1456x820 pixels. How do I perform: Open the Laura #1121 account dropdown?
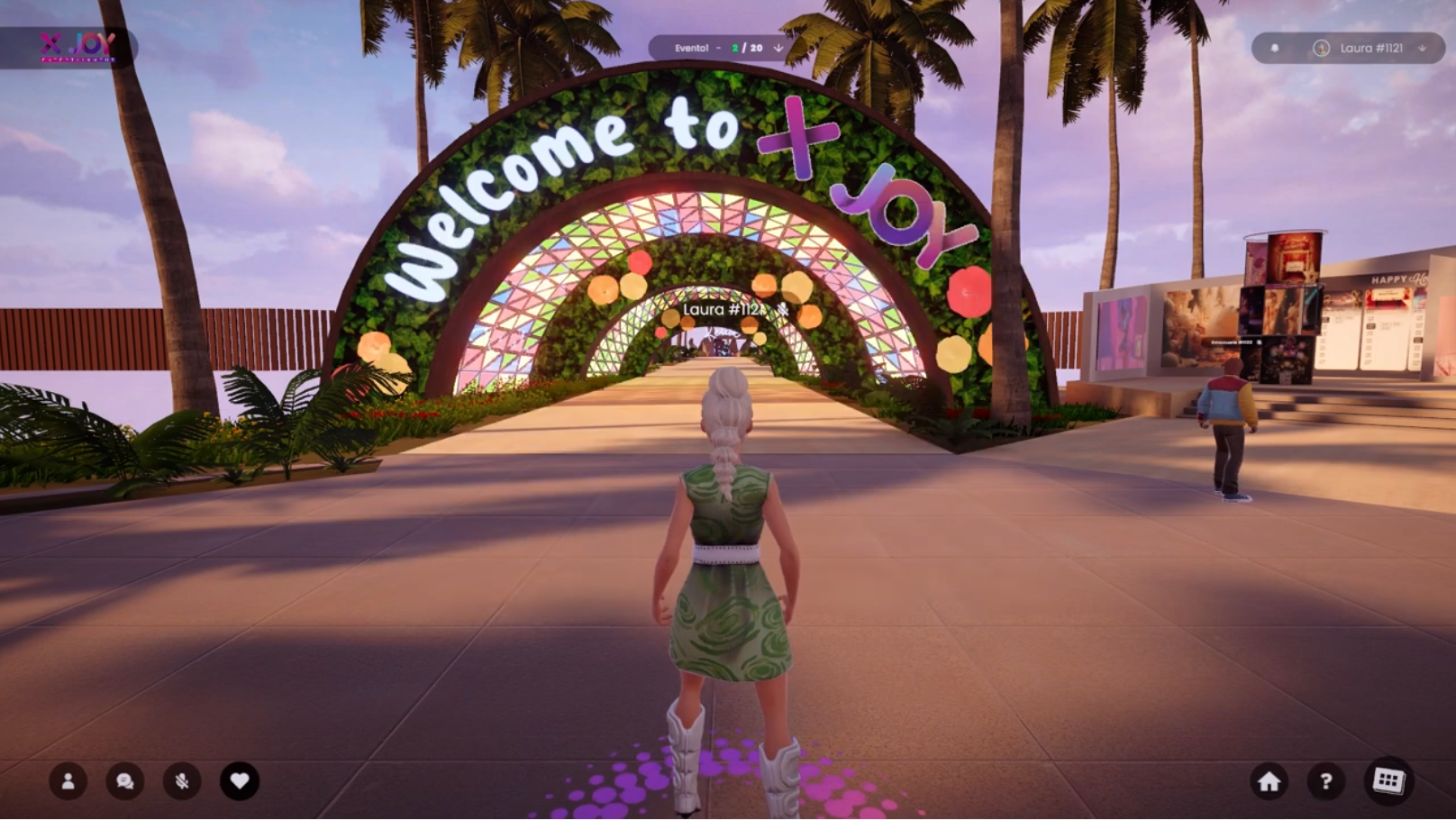tap(1422, 48)
